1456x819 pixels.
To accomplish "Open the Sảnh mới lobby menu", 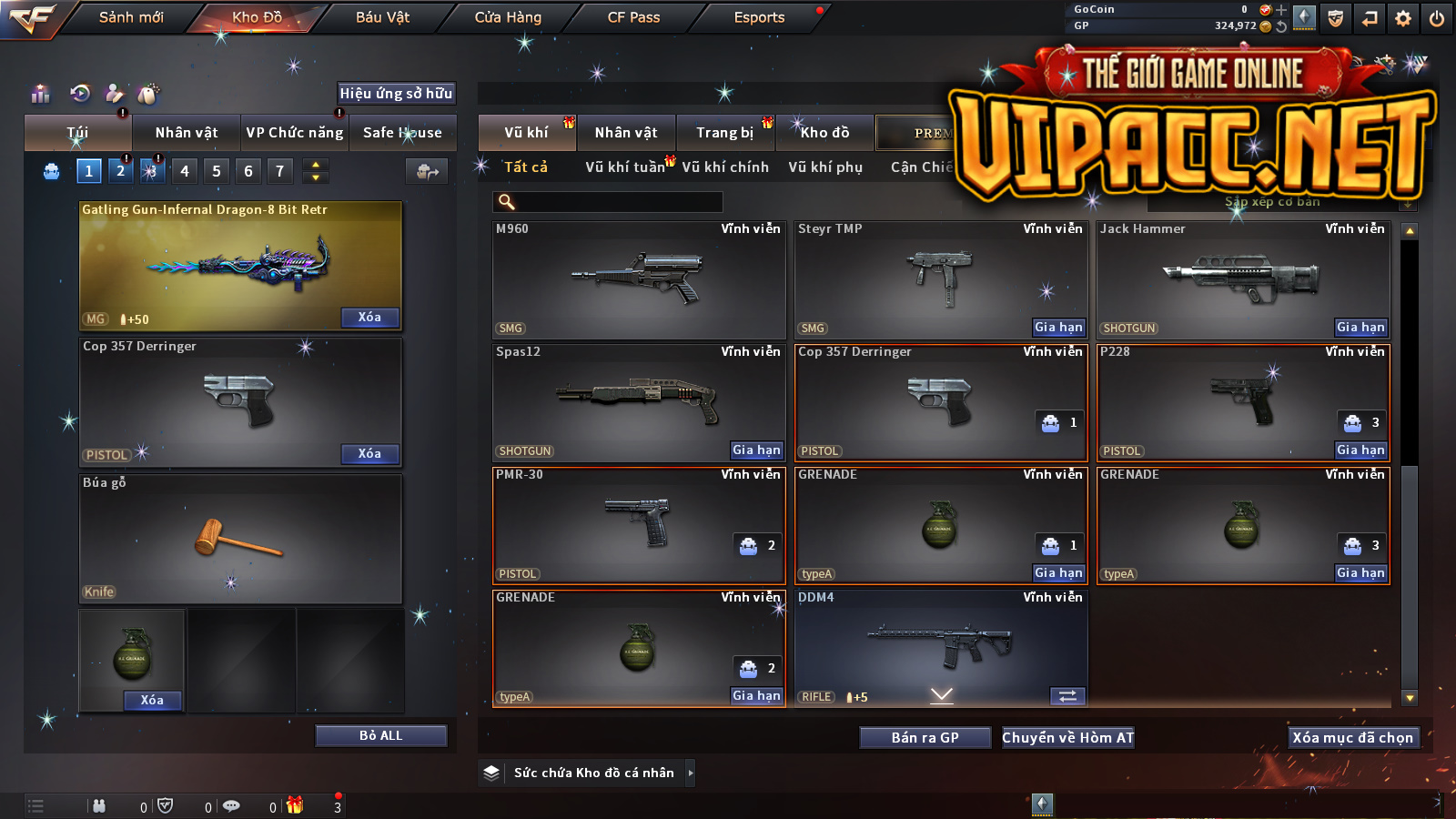I will 131,17.
